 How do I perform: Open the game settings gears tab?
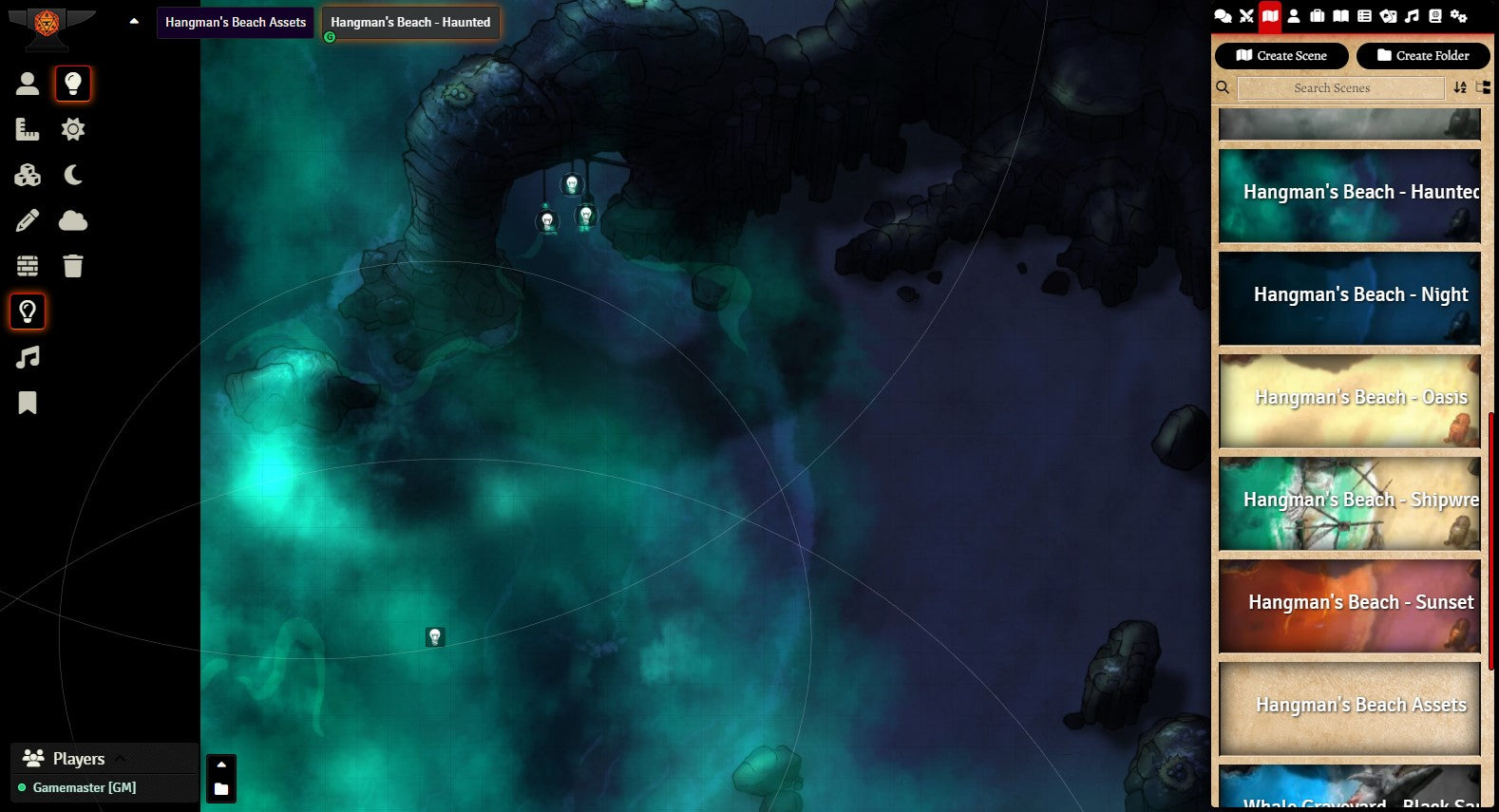pyautogui.click(x=1458, y=16)
